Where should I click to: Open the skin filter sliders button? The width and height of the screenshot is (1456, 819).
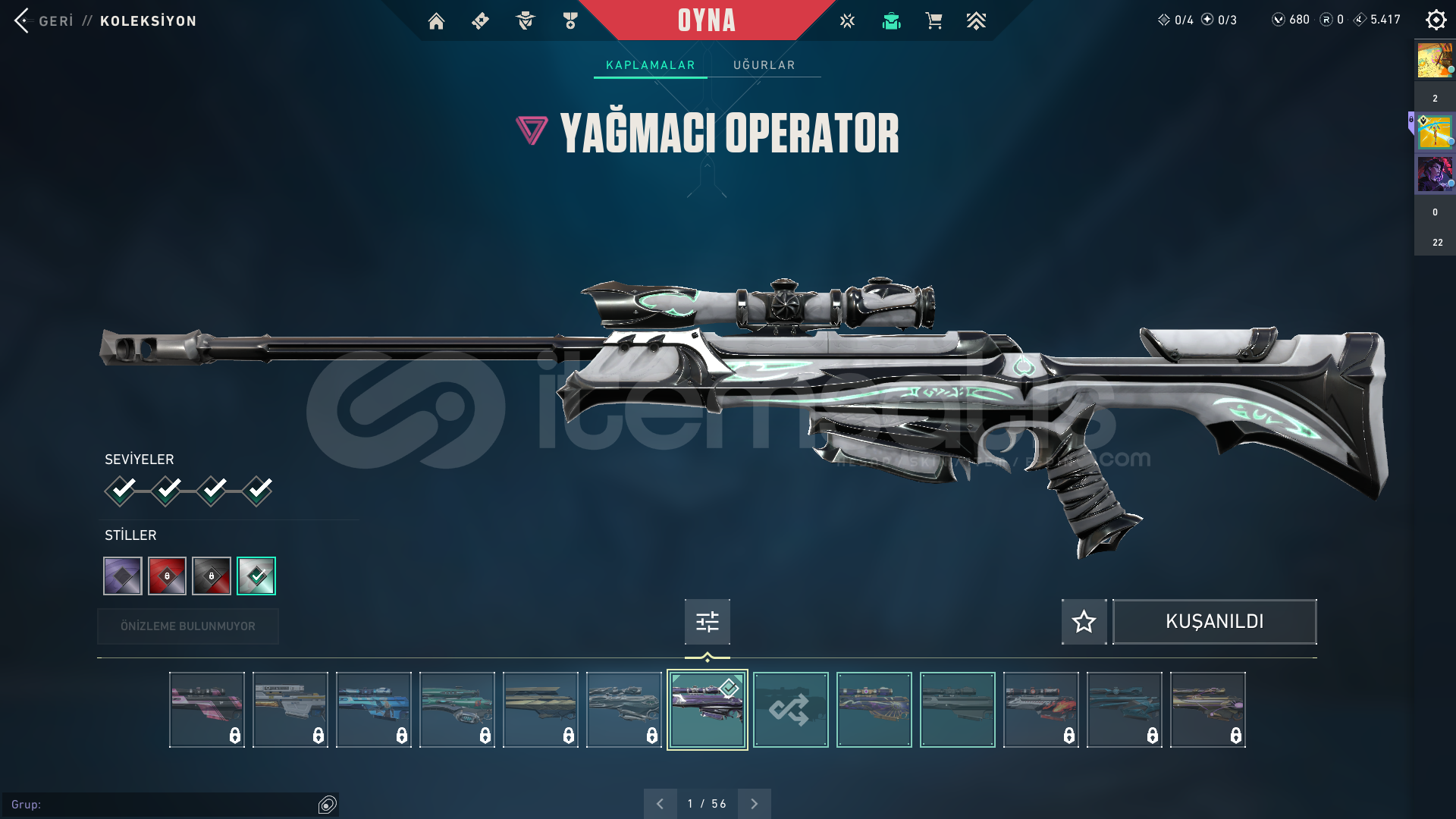coord(707,622)
